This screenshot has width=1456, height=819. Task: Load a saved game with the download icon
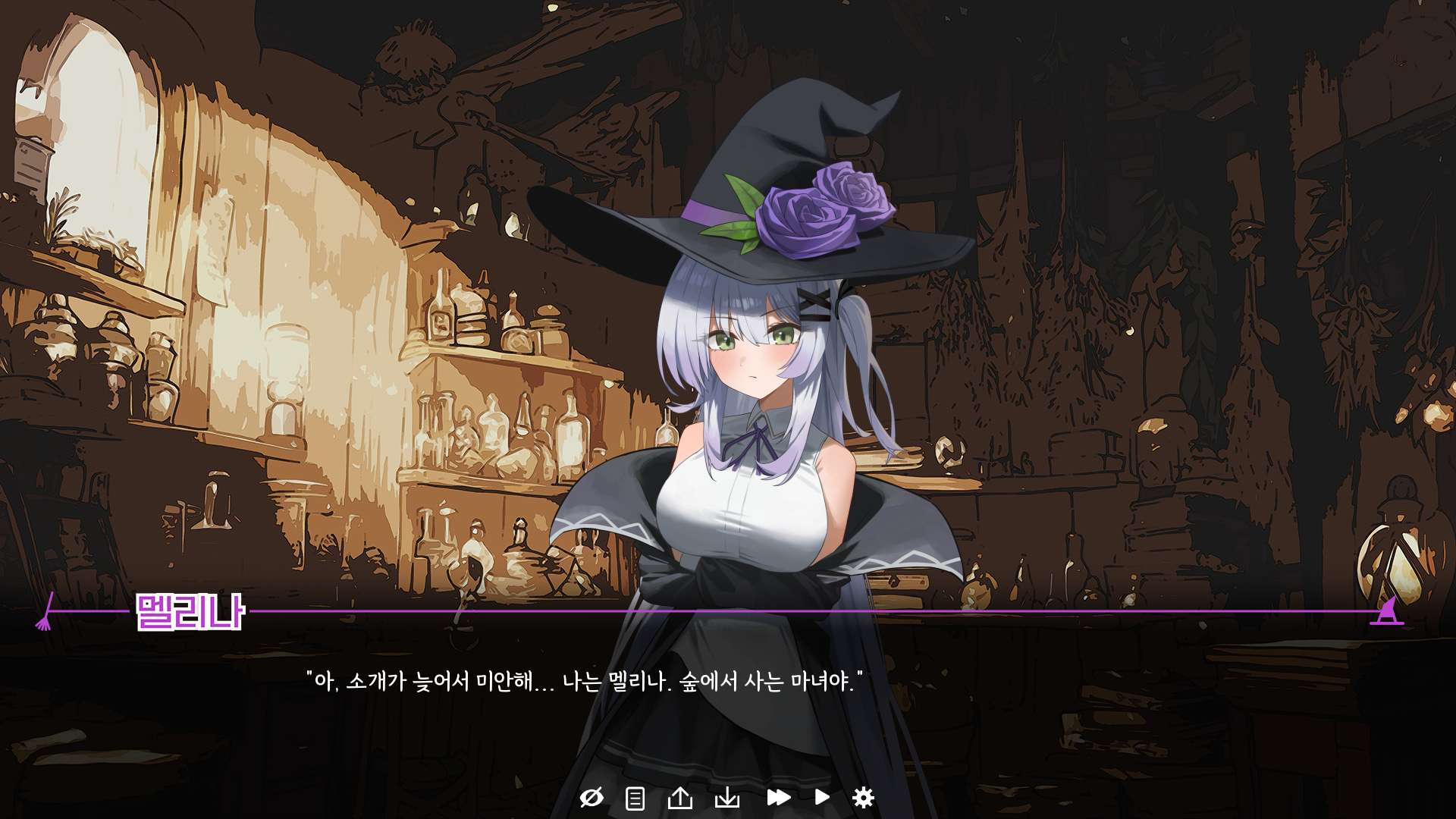[729, 798]
